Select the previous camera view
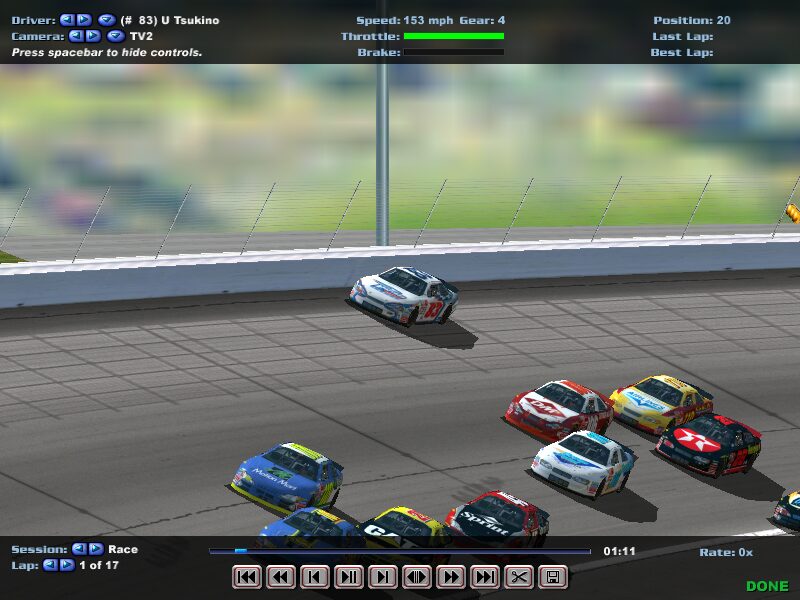This screenshot has width=800, height=600. [x=76, y=36]
